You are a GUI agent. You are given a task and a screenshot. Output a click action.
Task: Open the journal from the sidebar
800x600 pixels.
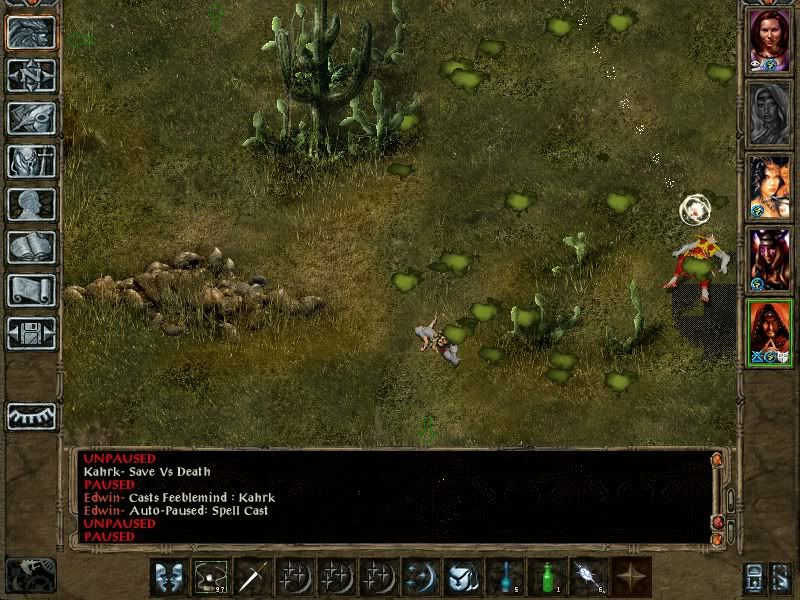[31, 118]
